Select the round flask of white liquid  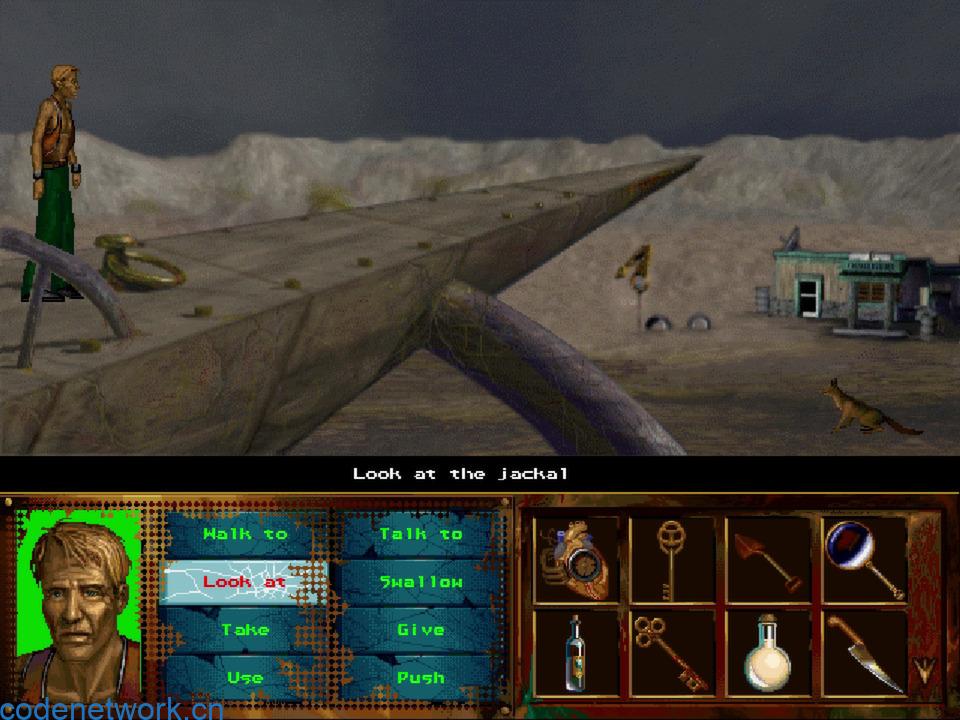768,653
